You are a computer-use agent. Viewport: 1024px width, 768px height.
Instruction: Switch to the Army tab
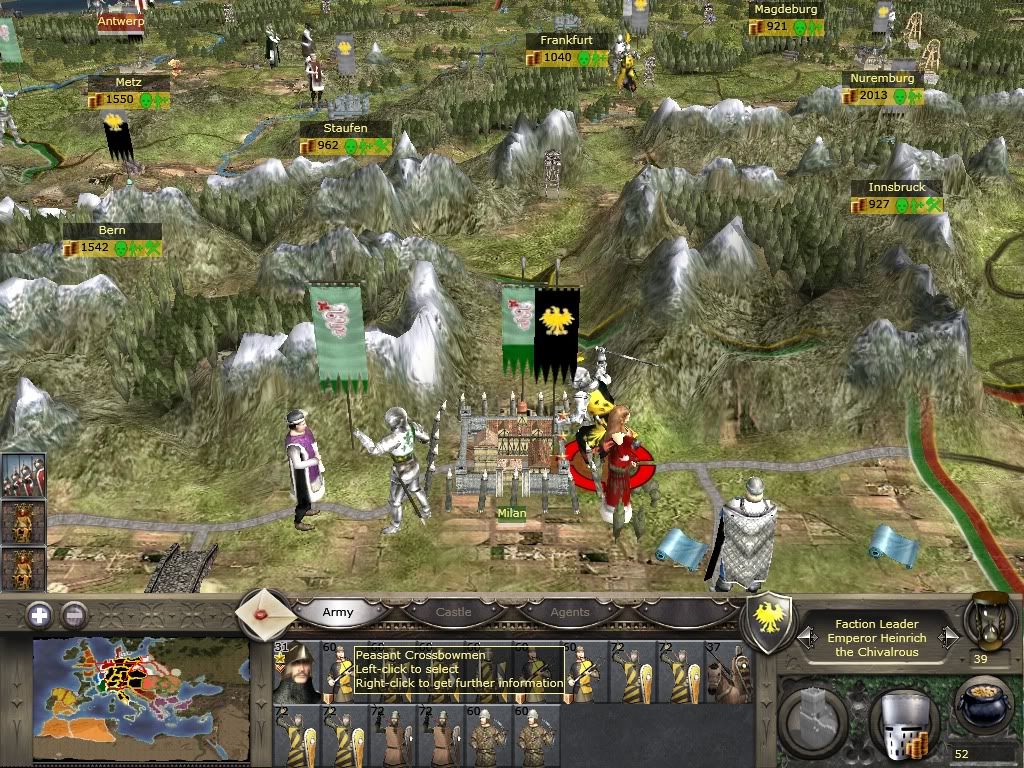(x=338, y=612)
